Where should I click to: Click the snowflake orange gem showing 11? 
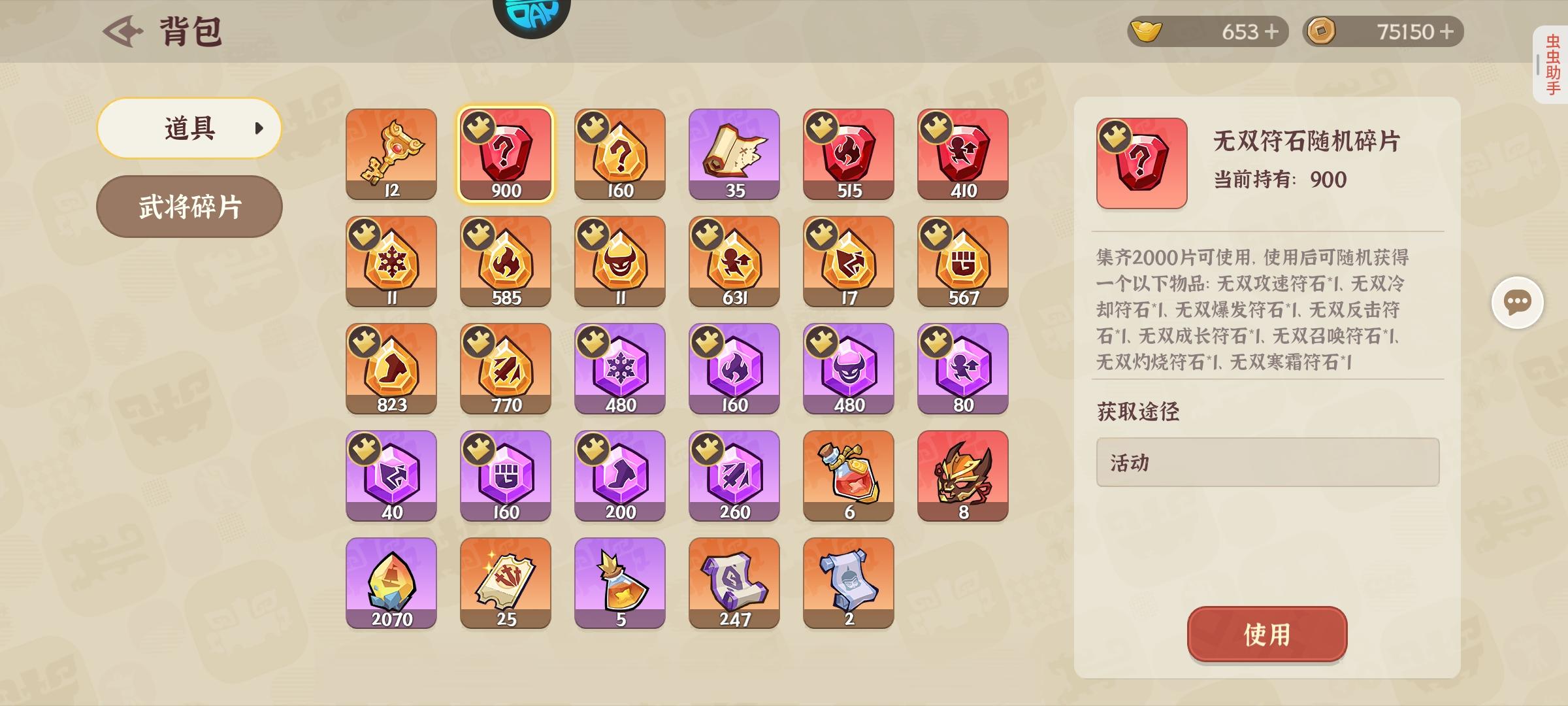tap(391, 261)
